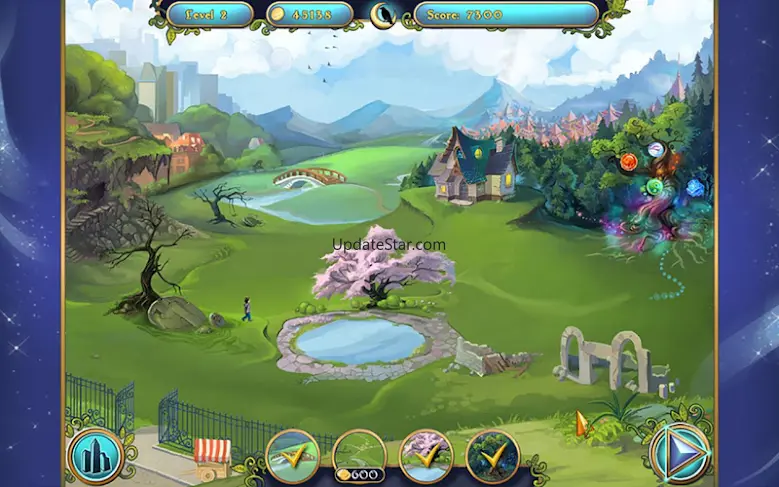779x487 pixels.
Task: Click the raven and moon emblem
Action: 384,14
